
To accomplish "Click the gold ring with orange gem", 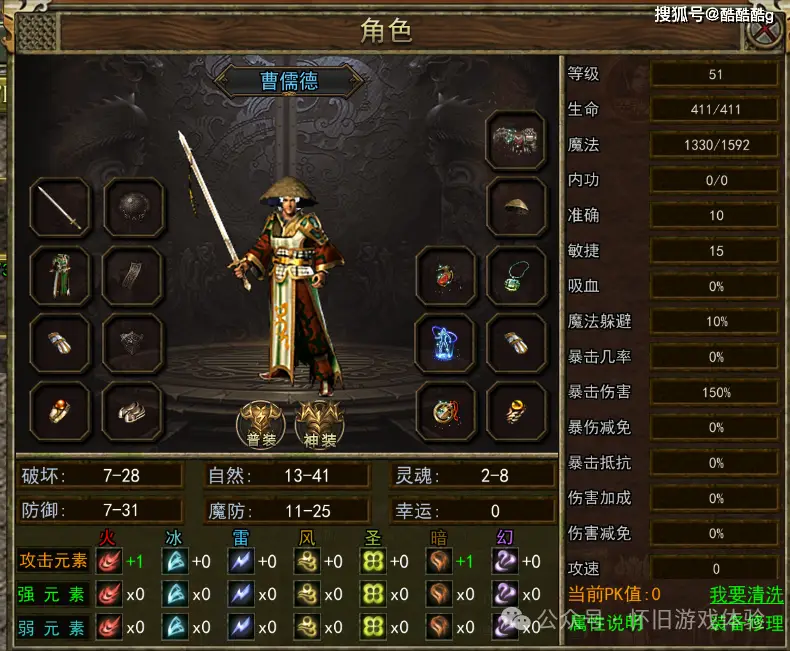I will pyautogui.click(x=60, y=410).
